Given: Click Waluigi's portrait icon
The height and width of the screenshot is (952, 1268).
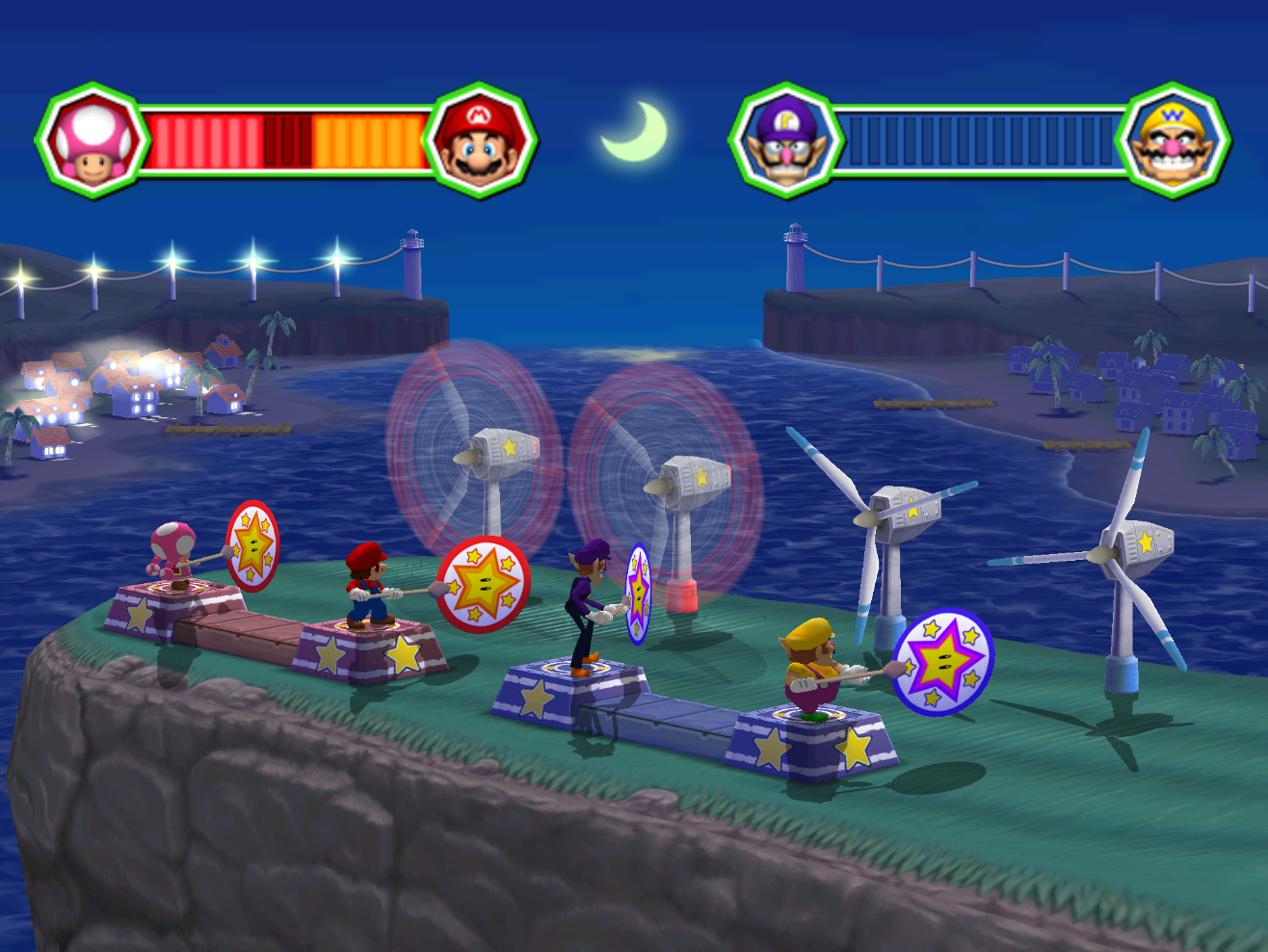Looking at the screenshot, I should pos(785,141).
